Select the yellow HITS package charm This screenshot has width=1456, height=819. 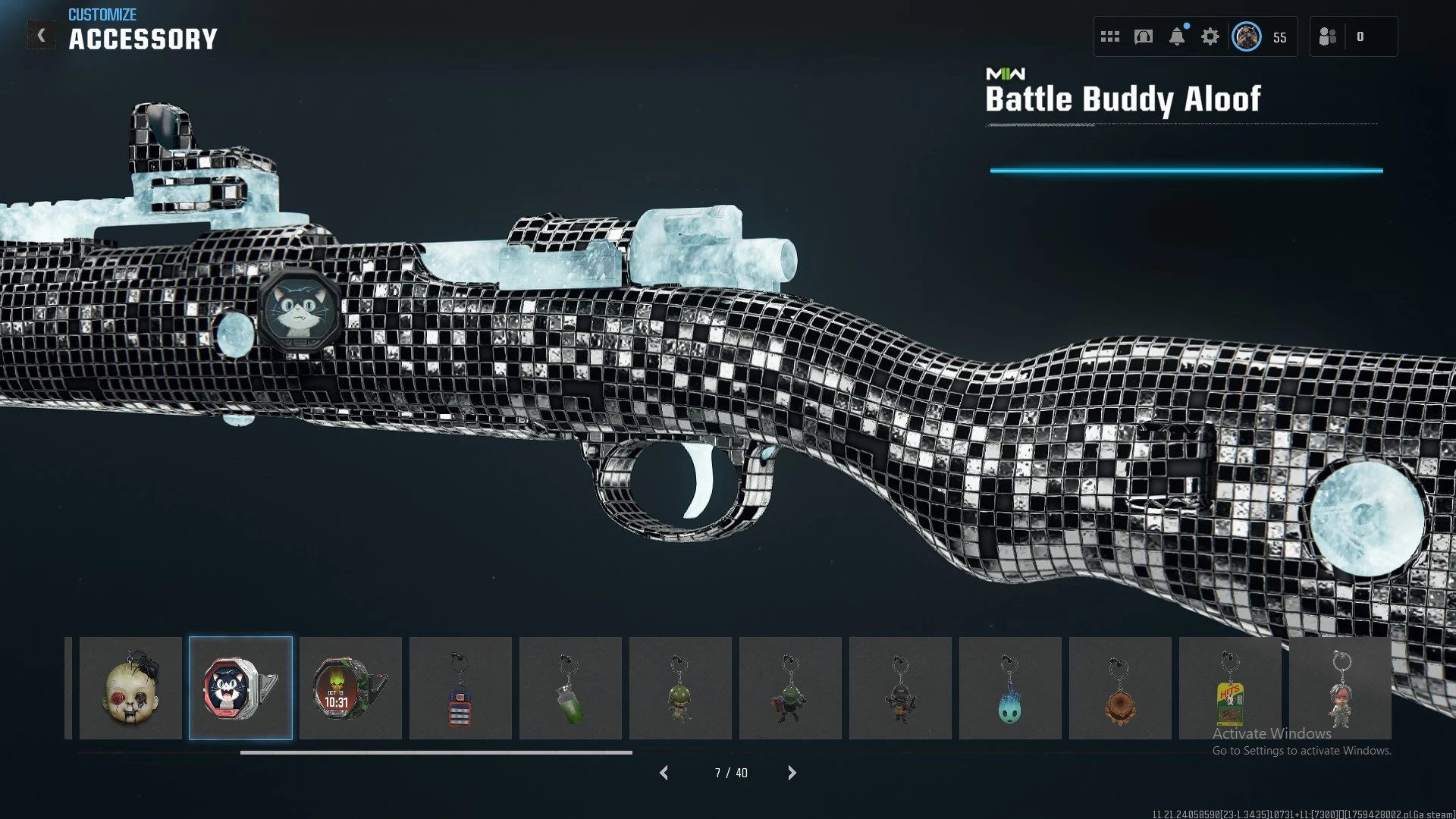(1230, 688)
